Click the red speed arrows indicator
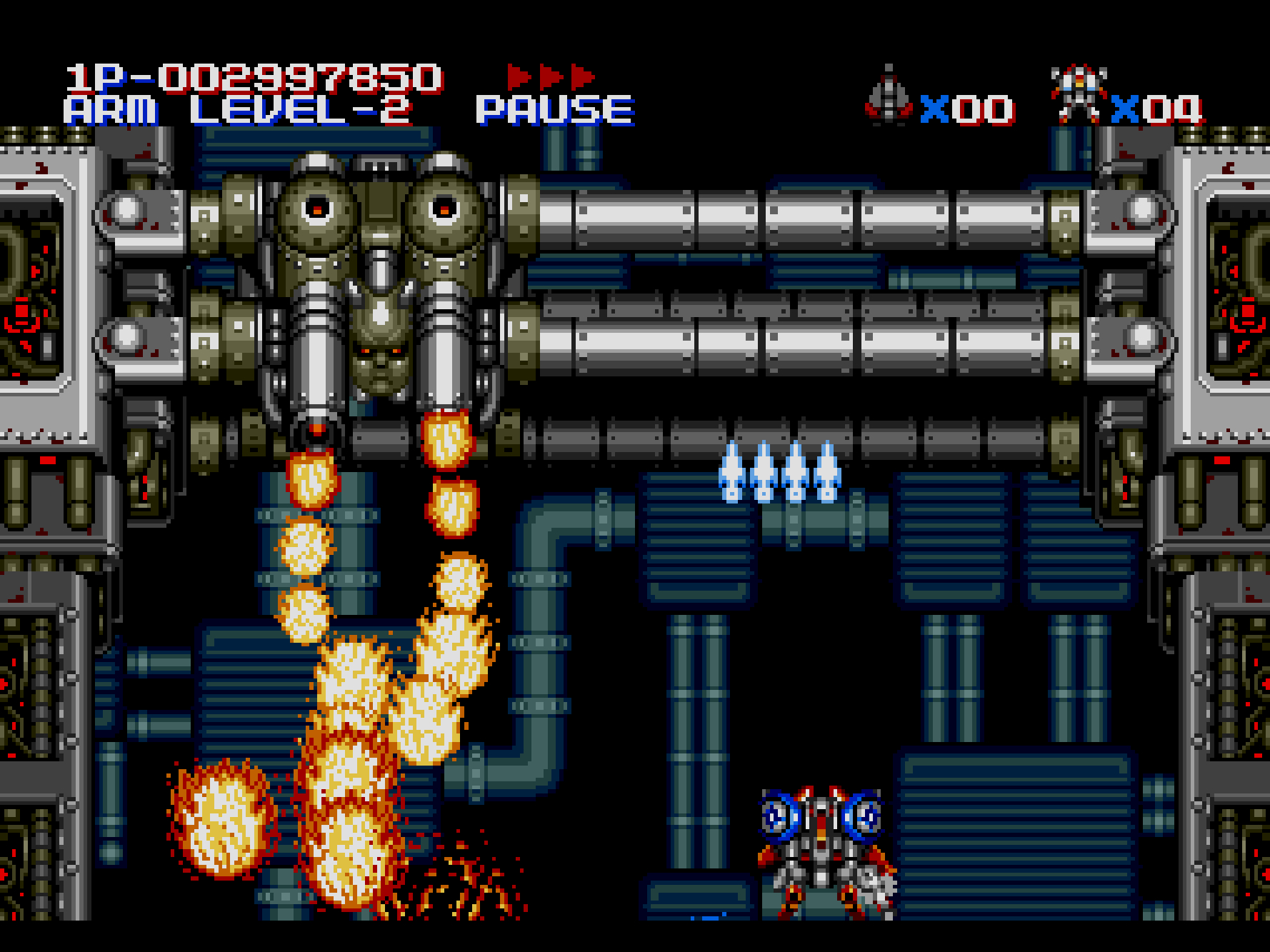The image size is (1270, 952). (x=551, y=76)
